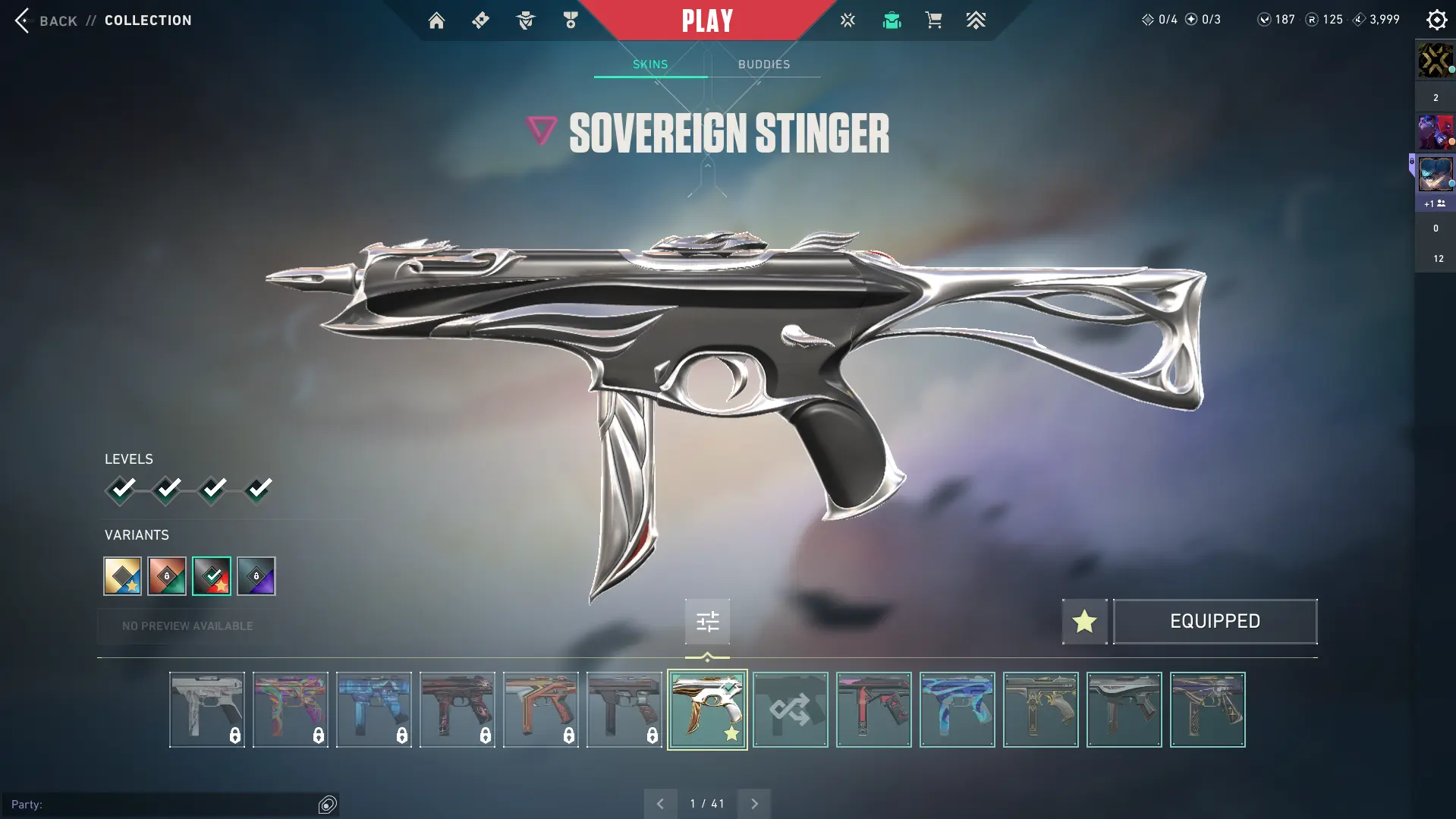
Task: Switch to the Buddies tab
Action: (x=764, y=65)
